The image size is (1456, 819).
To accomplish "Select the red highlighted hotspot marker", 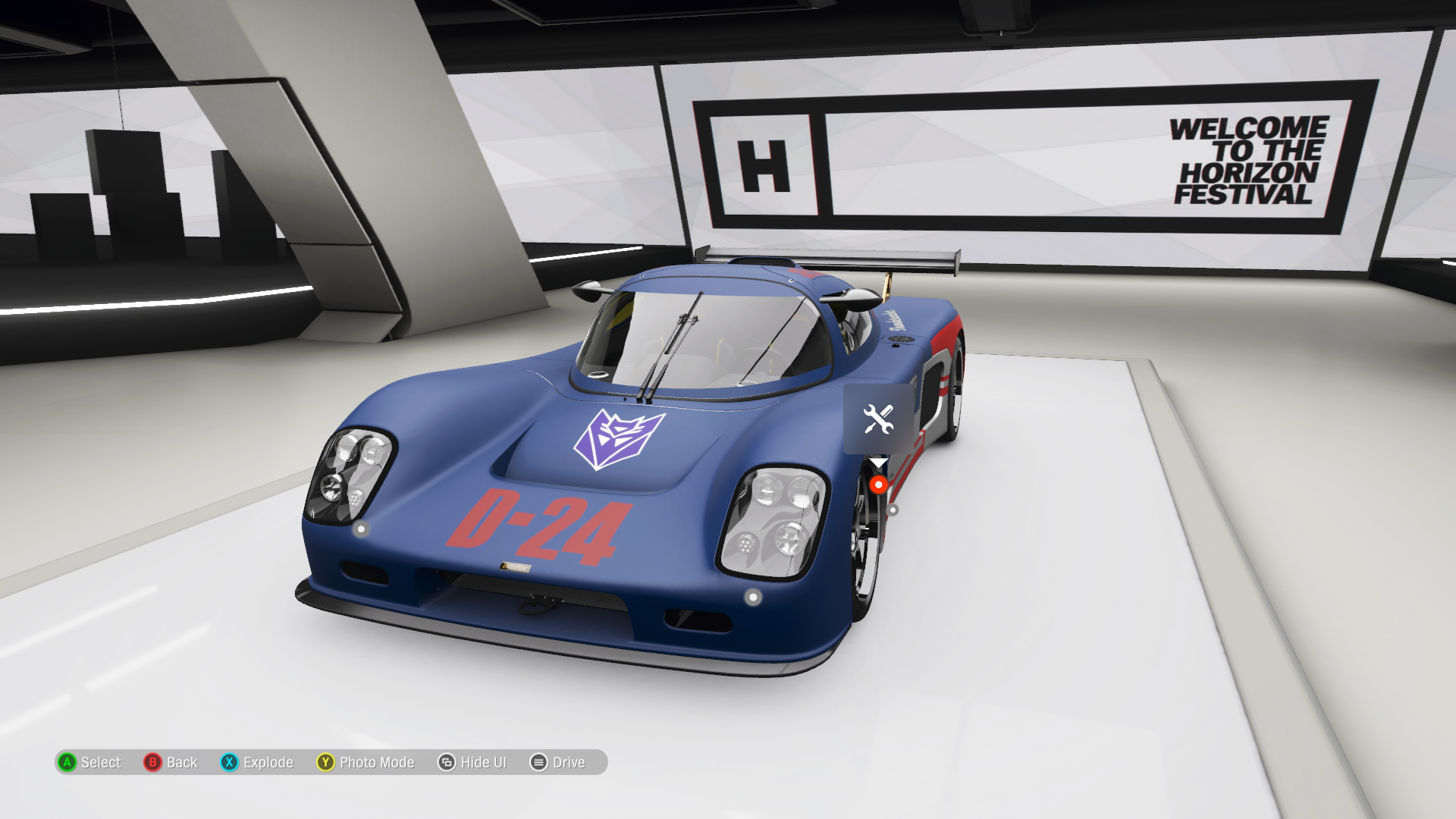I will pos(878,485).
